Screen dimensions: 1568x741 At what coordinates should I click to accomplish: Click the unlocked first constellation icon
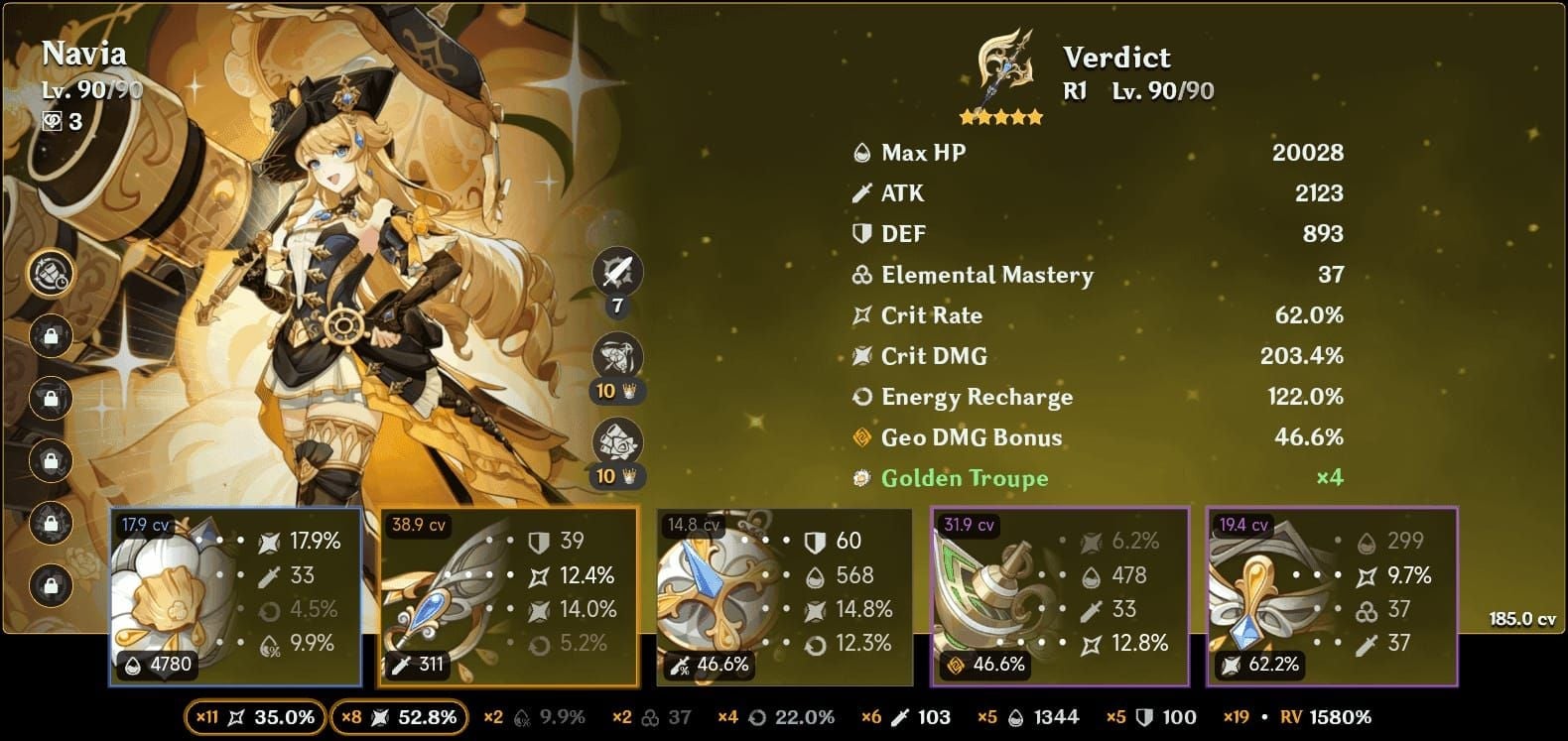point(51,273)
